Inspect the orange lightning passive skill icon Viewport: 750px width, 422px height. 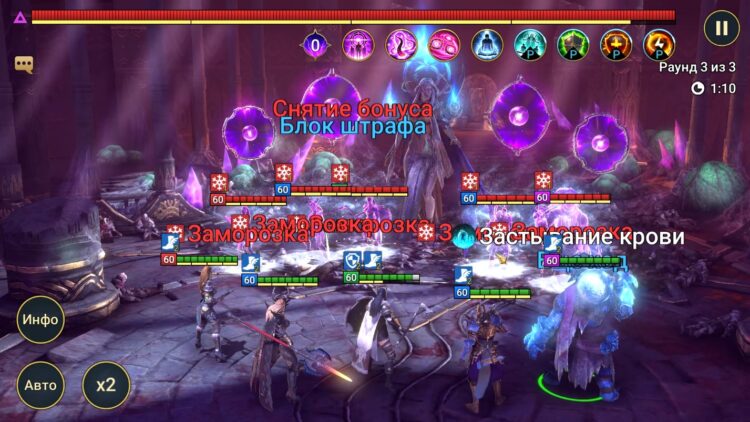659,45
